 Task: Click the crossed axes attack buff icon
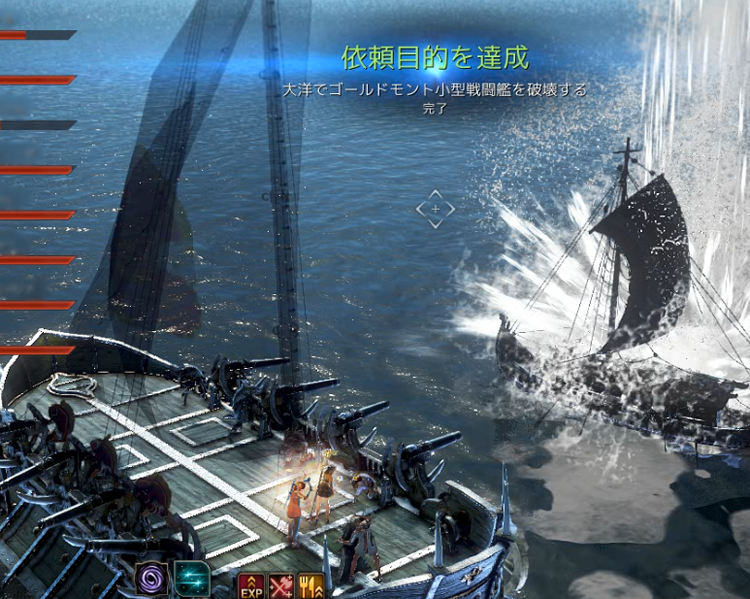tap(282, 586)
